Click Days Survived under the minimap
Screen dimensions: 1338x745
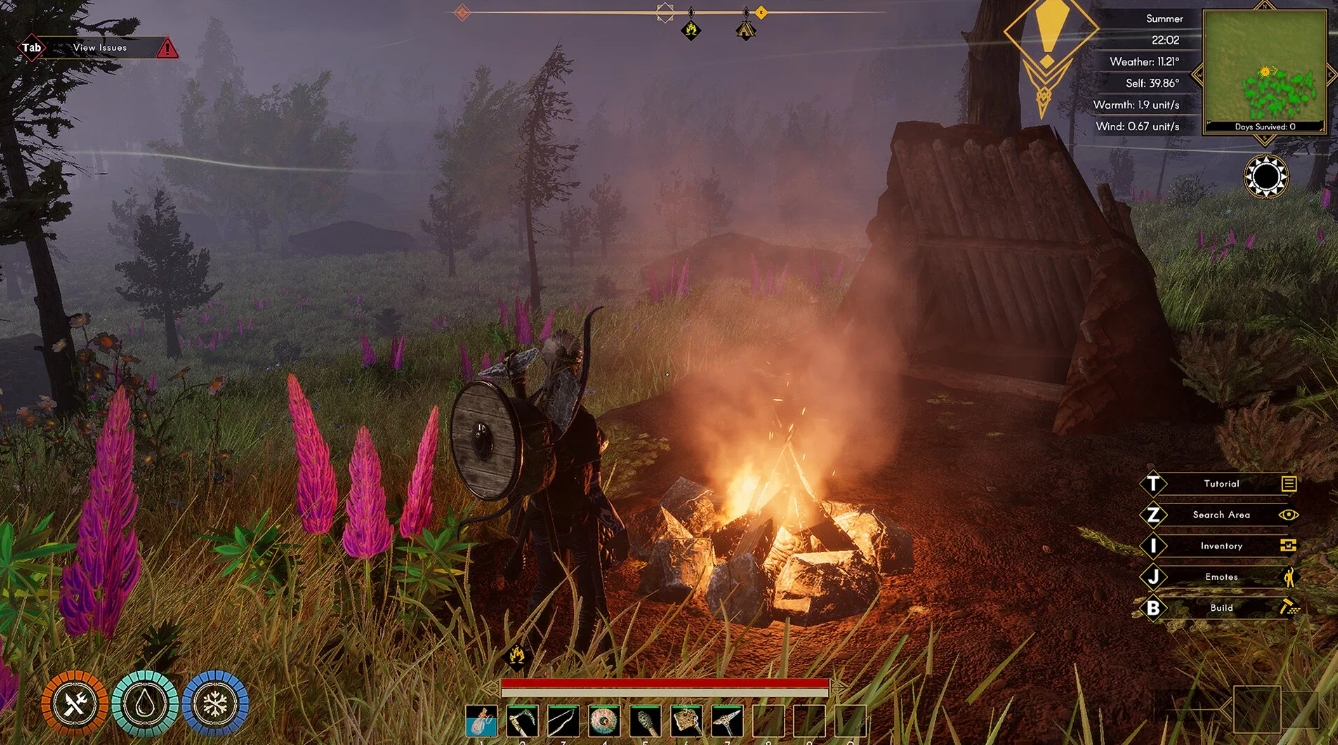(x=1263, y=127)
